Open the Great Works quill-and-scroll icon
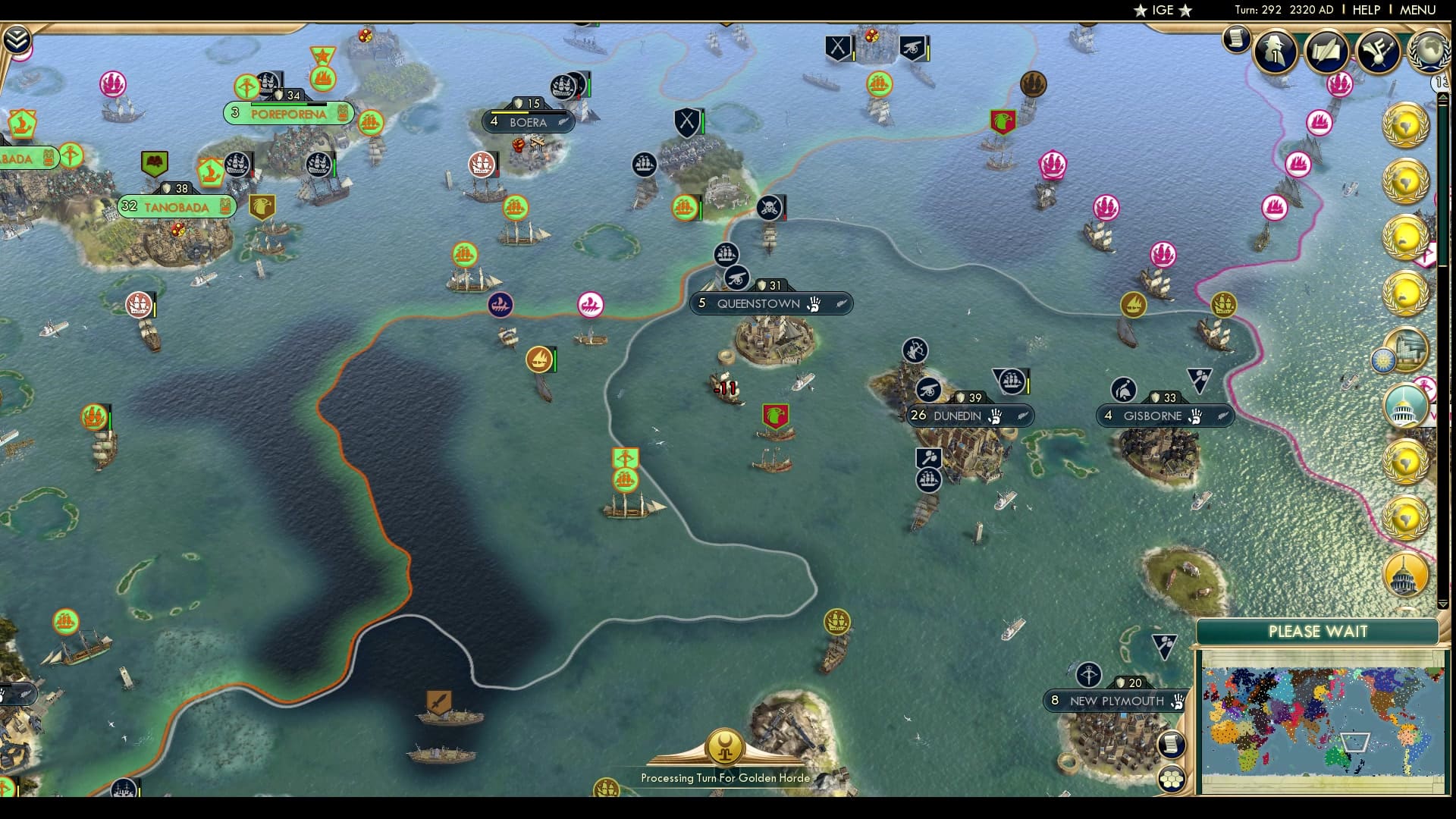1456x819 pixels. point(1326,52)
